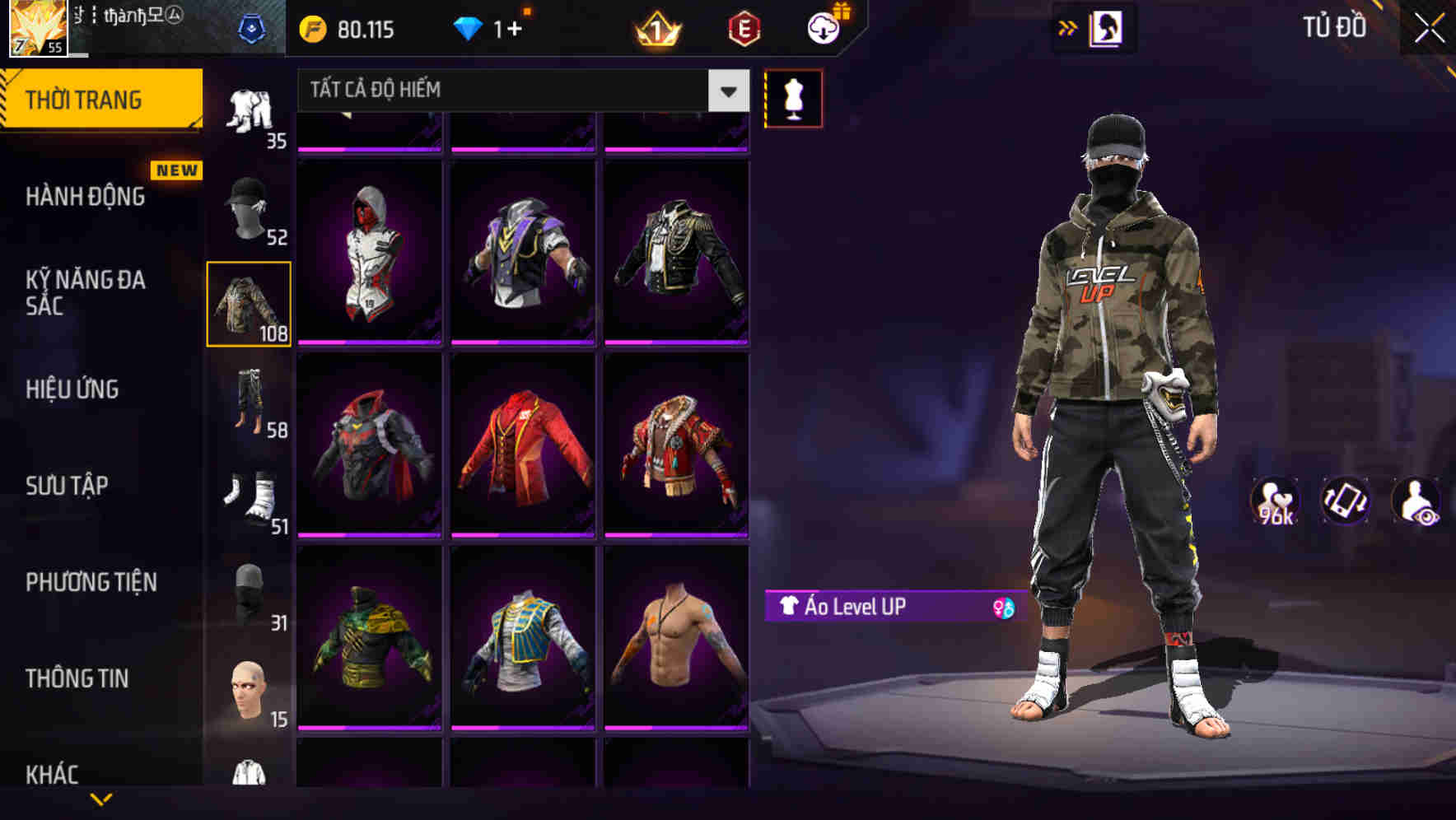Click the double-arrow expander near top right
Screen dimensions: 1456x820
click(1068, 27)
